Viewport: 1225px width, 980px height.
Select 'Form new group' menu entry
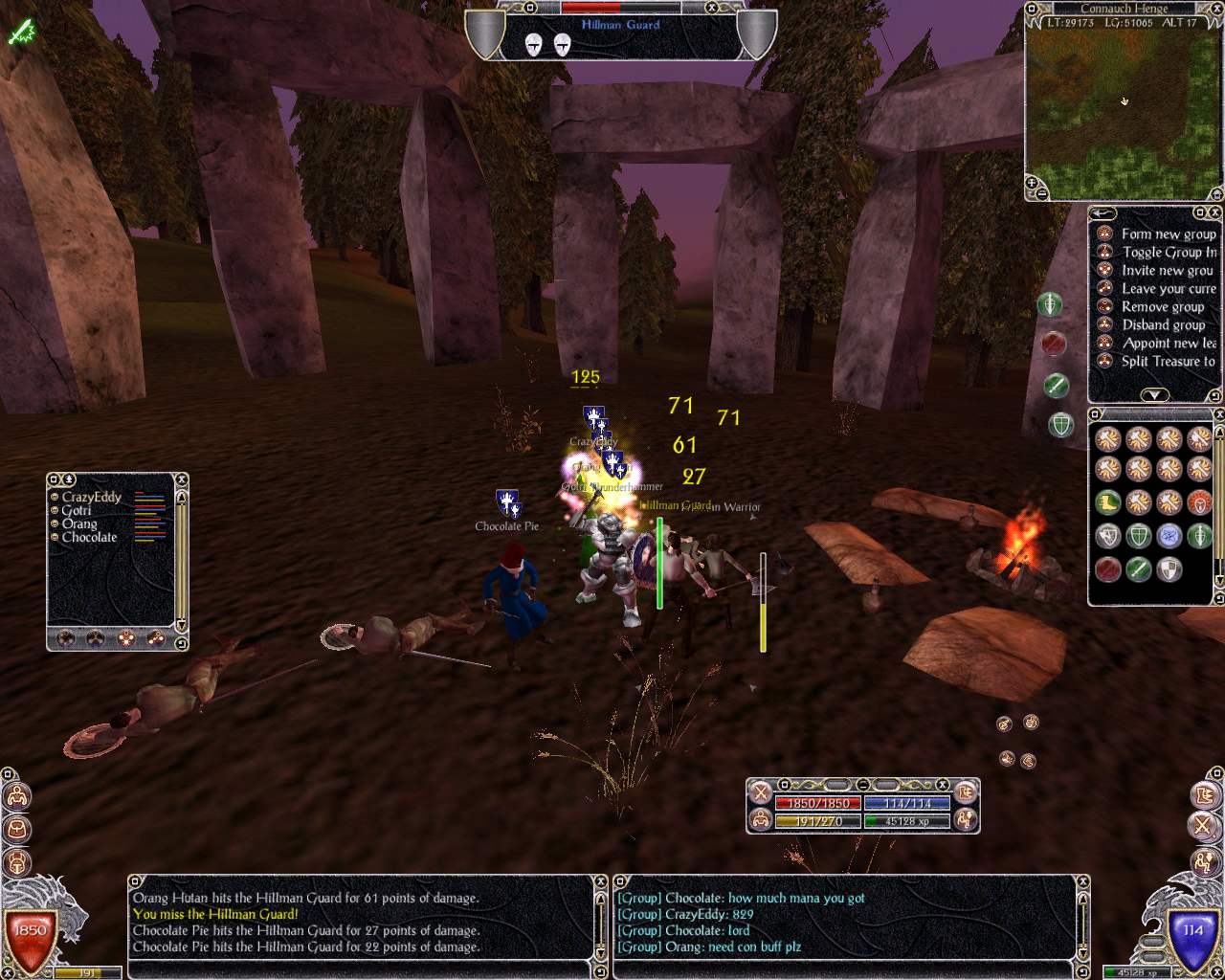click(x=1168, y=234)
